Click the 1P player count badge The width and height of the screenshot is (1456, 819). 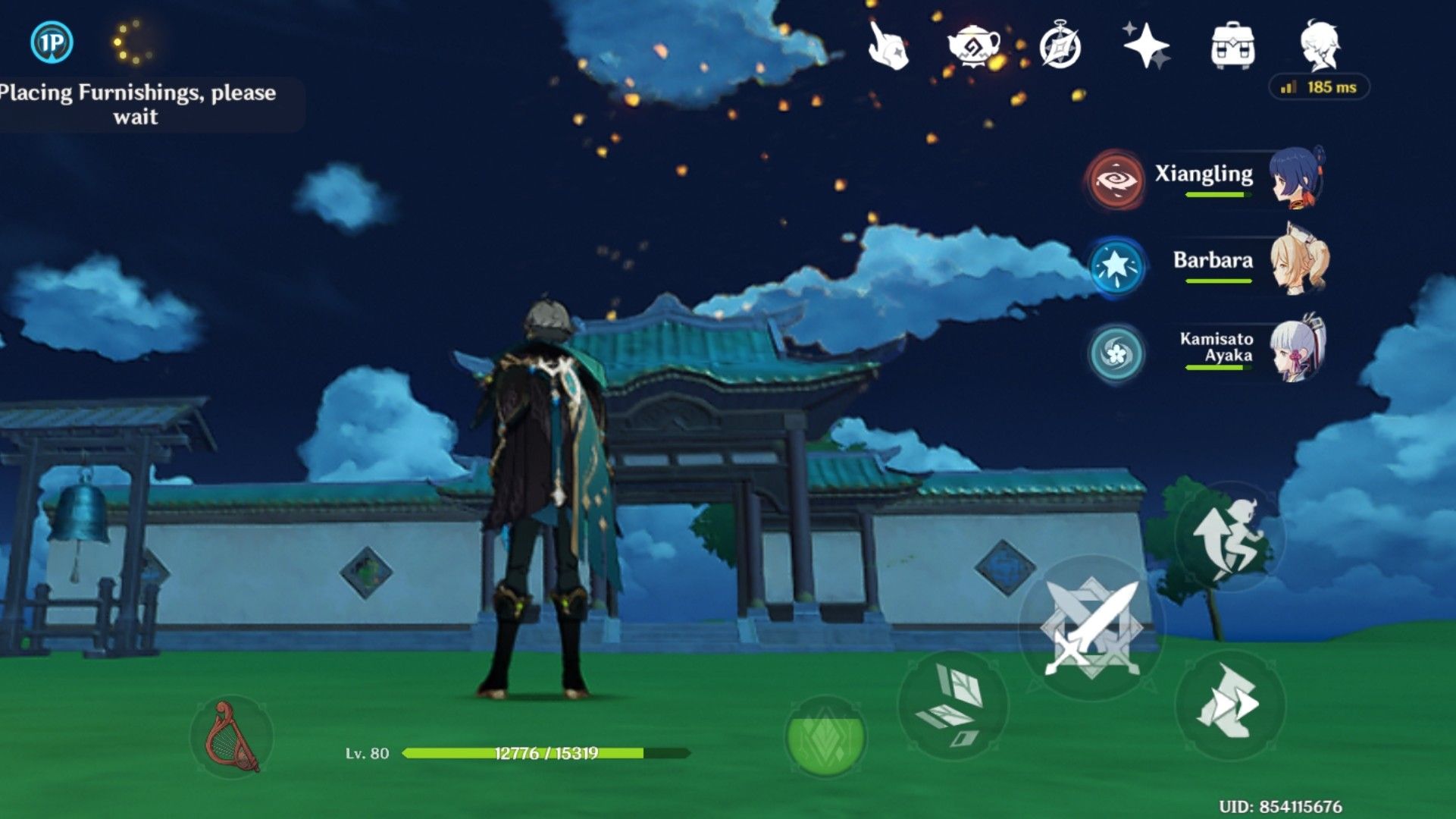(x=50, y=42)
